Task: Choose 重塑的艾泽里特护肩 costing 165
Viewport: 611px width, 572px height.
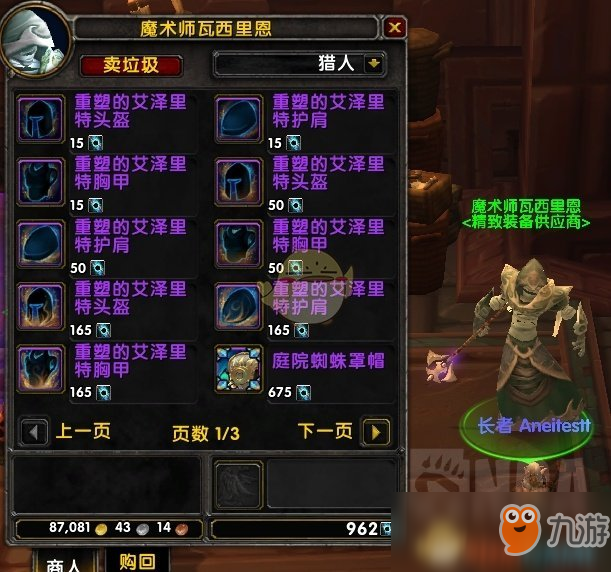Action: (238, 304)
